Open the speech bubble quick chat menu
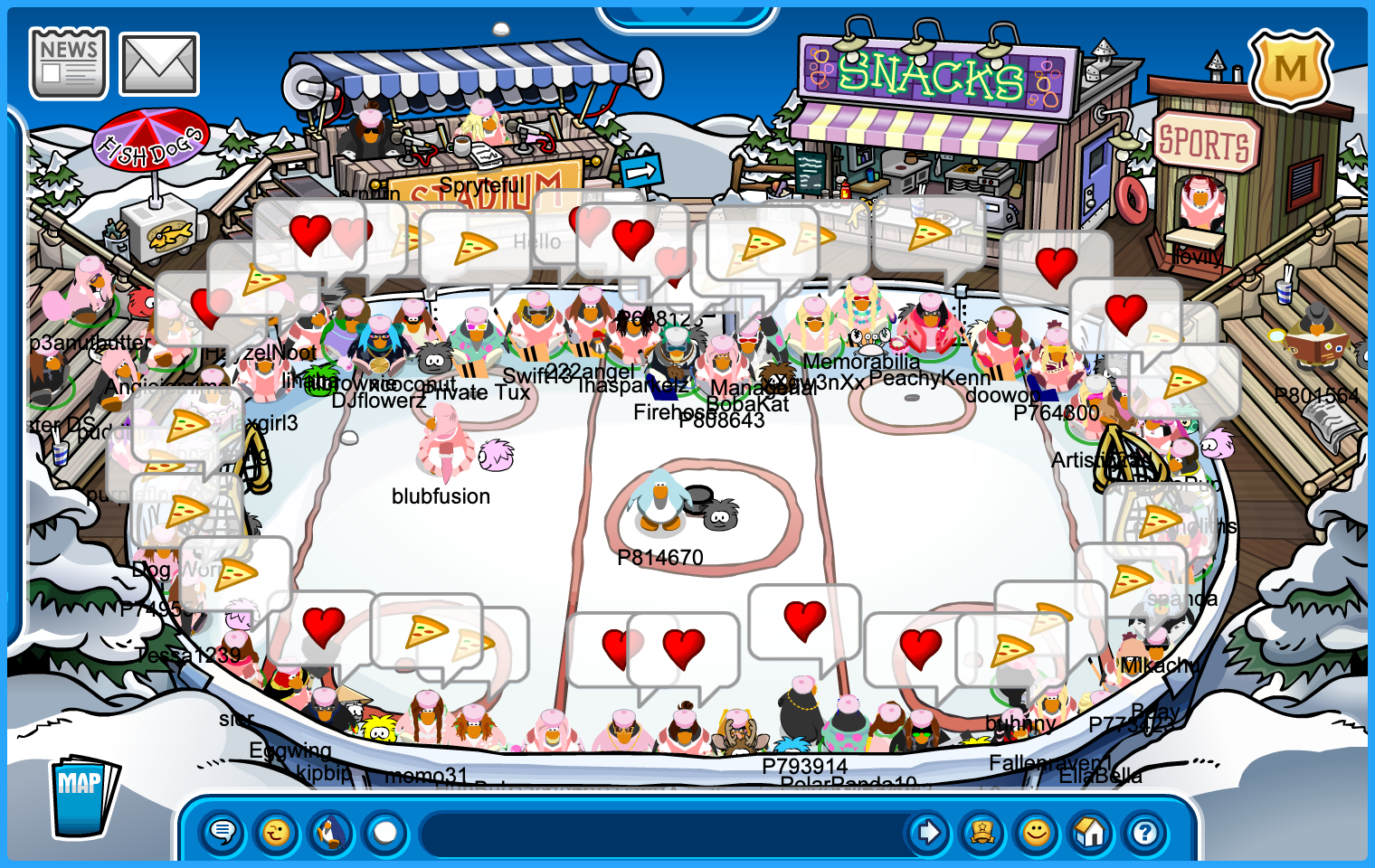Image resolution: width=1375 pixels, height=868 pixels. (x=223, y=832)
